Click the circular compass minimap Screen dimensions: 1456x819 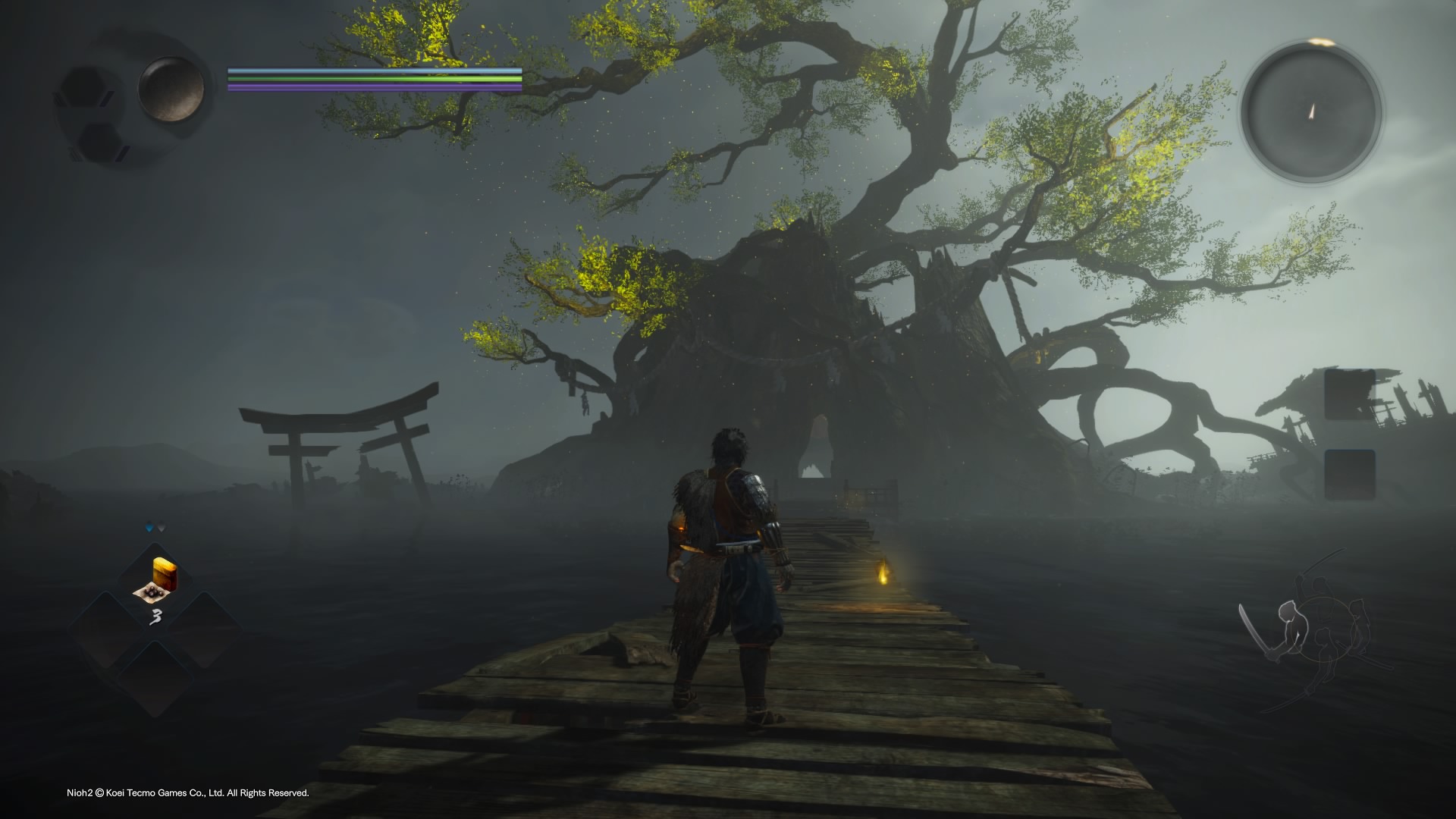(x=1311, y=113)
